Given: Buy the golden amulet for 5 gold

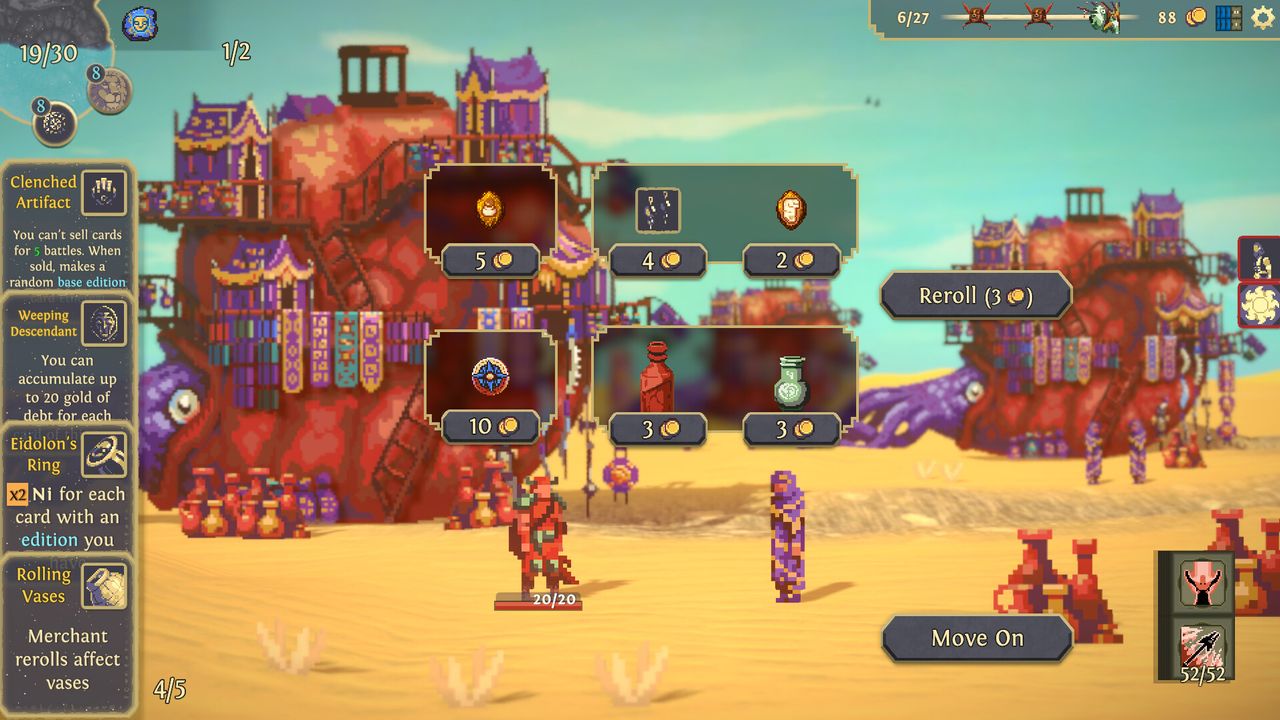Looking at the screenshot, I should click(490, 210).
